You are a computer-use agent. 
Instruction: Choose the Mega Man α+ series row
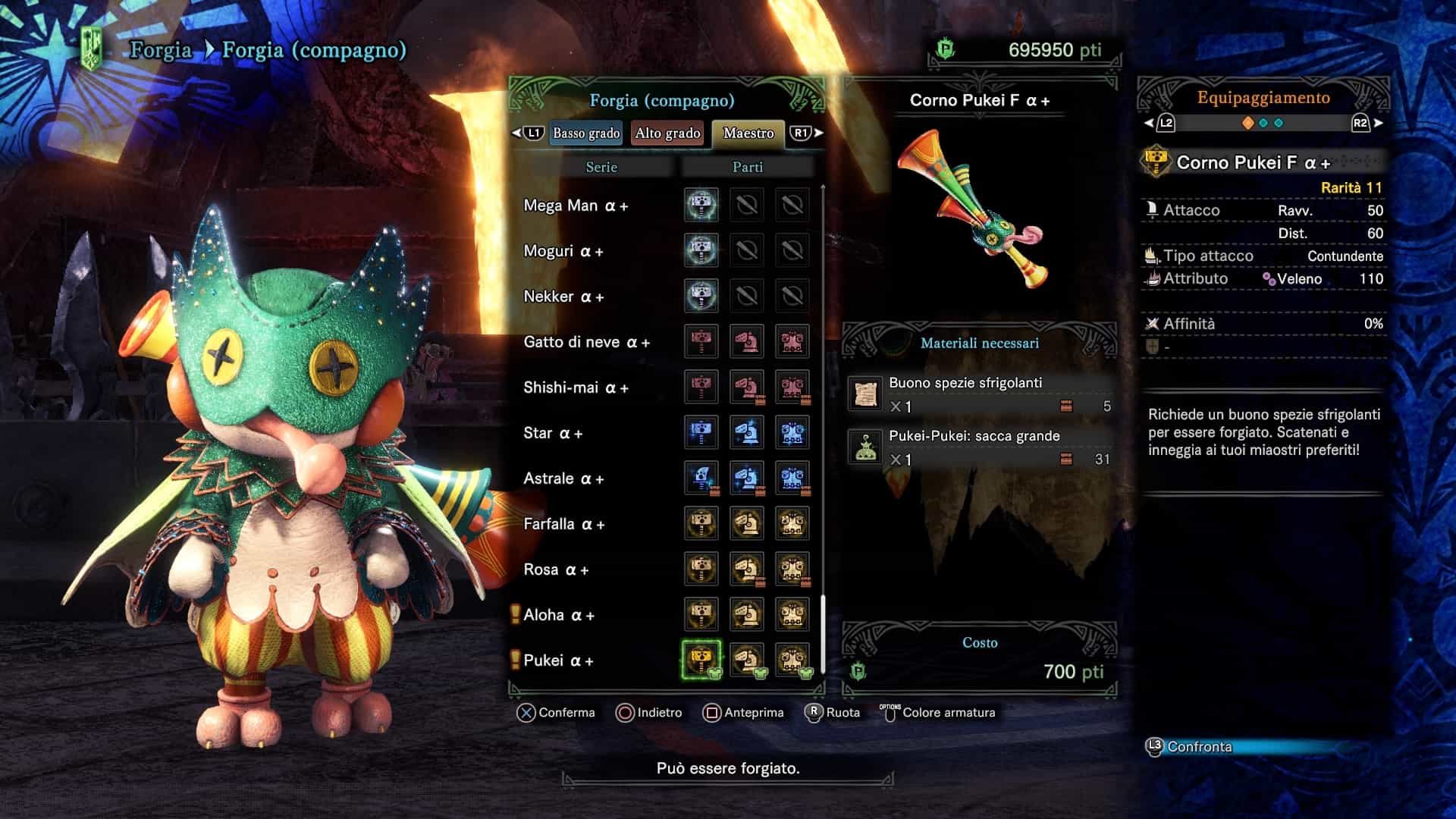(x=576, y=206)
